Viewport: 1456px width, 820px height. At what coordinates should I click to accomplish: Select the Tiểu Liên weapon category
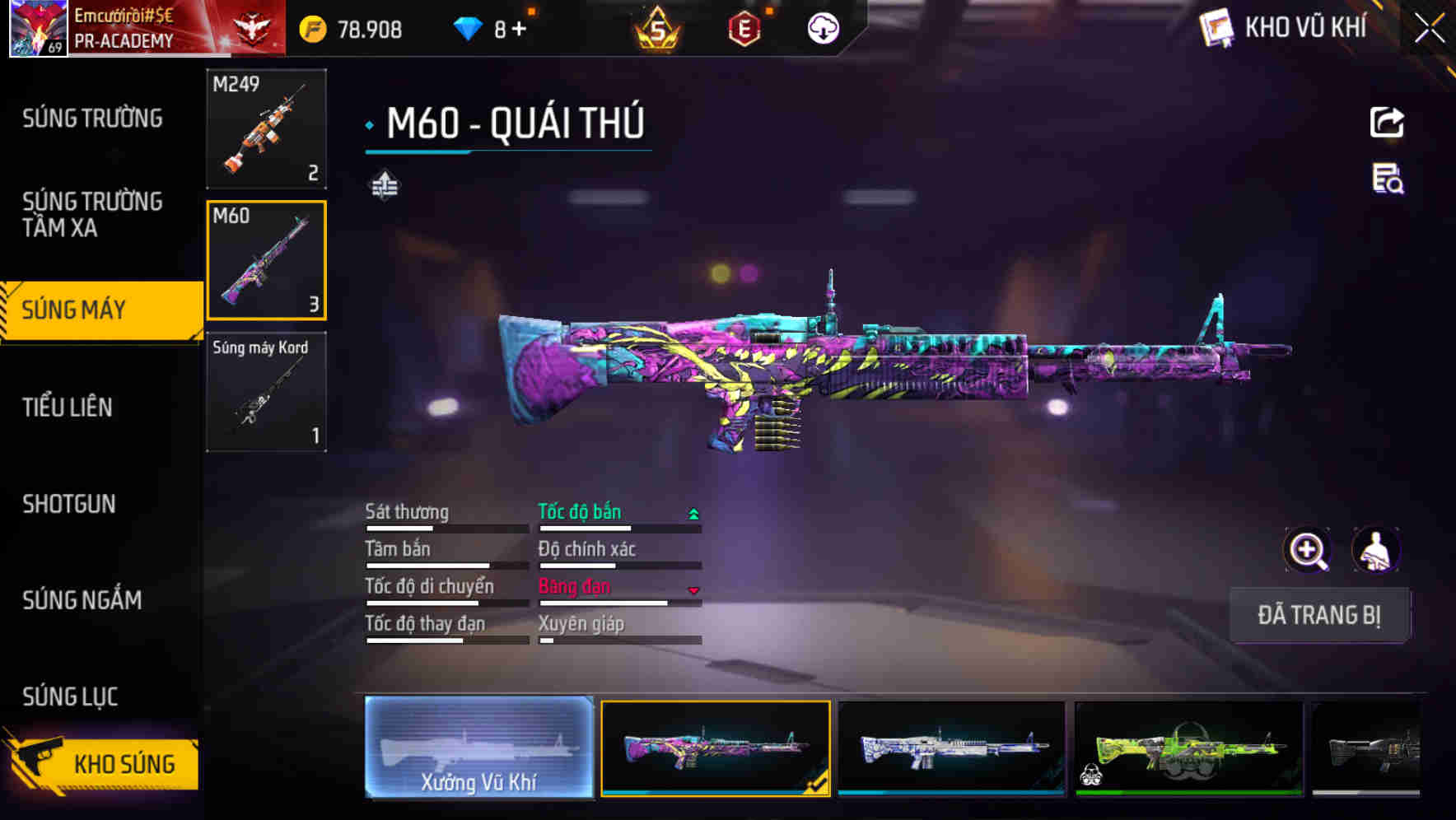point(68,407)
